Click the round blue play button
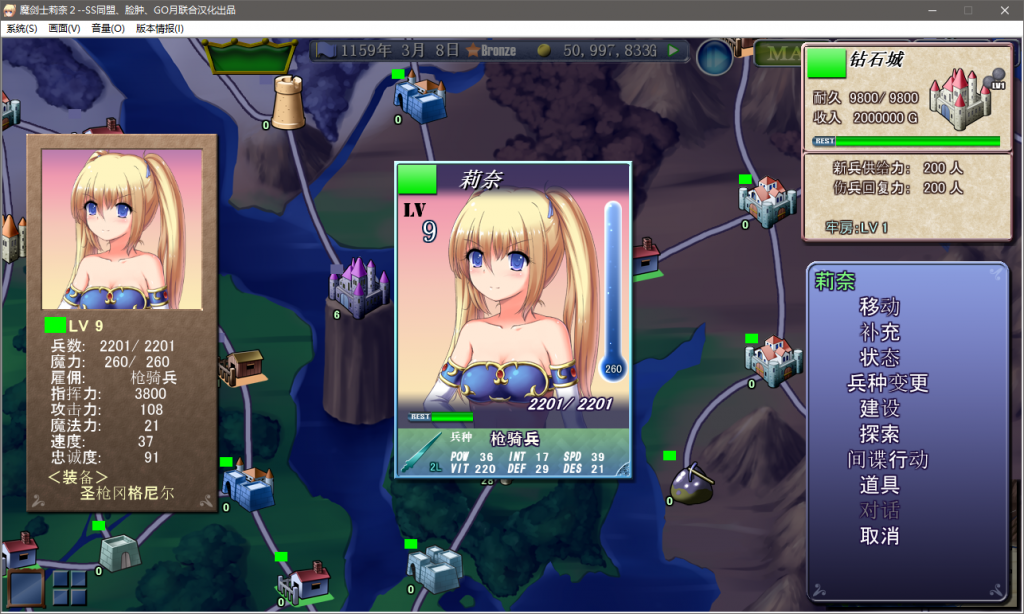 tap(715, 57)
